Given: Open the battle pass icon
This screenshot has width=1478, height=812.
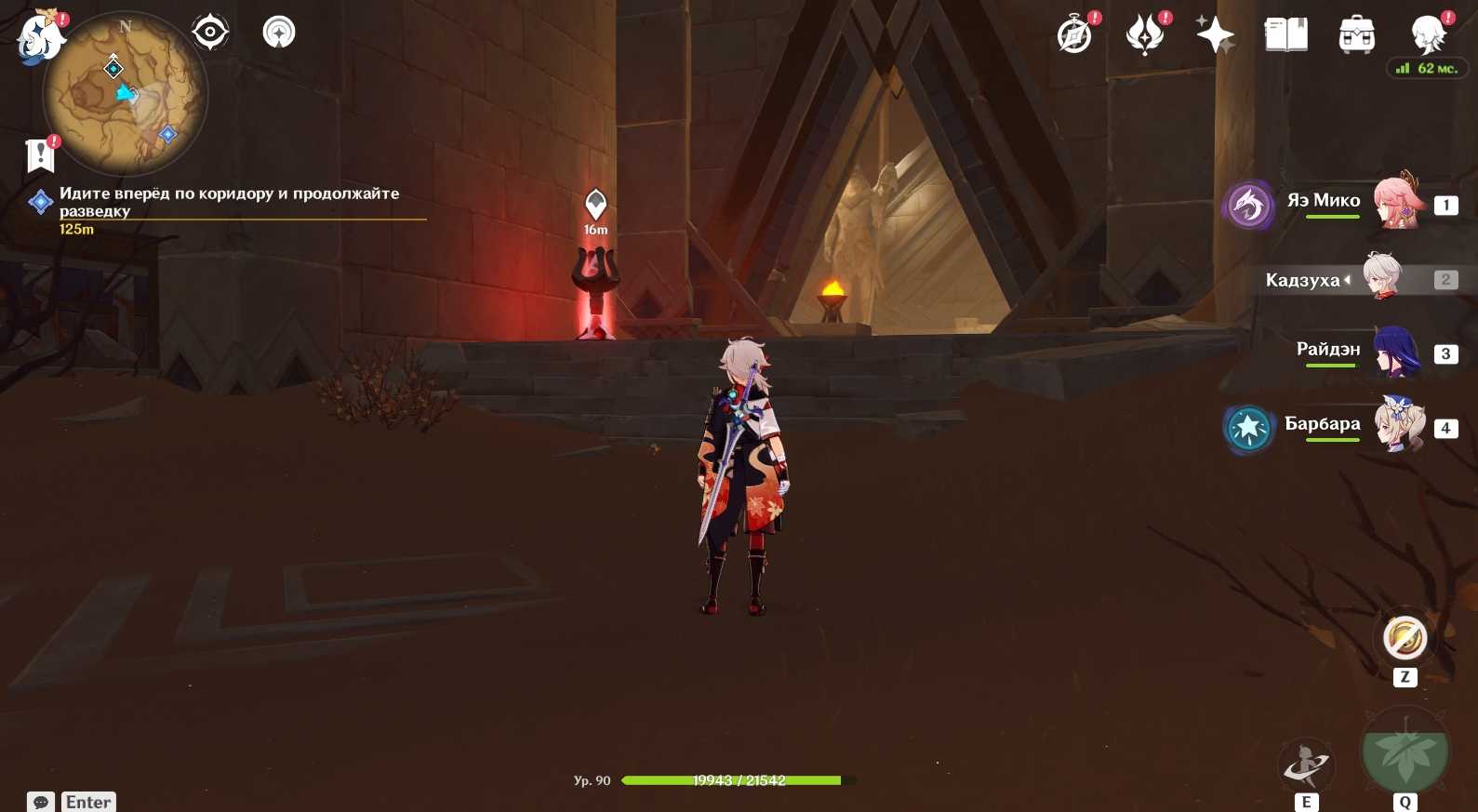Looking at the screenshot, I should click(x=1145, y=35).
